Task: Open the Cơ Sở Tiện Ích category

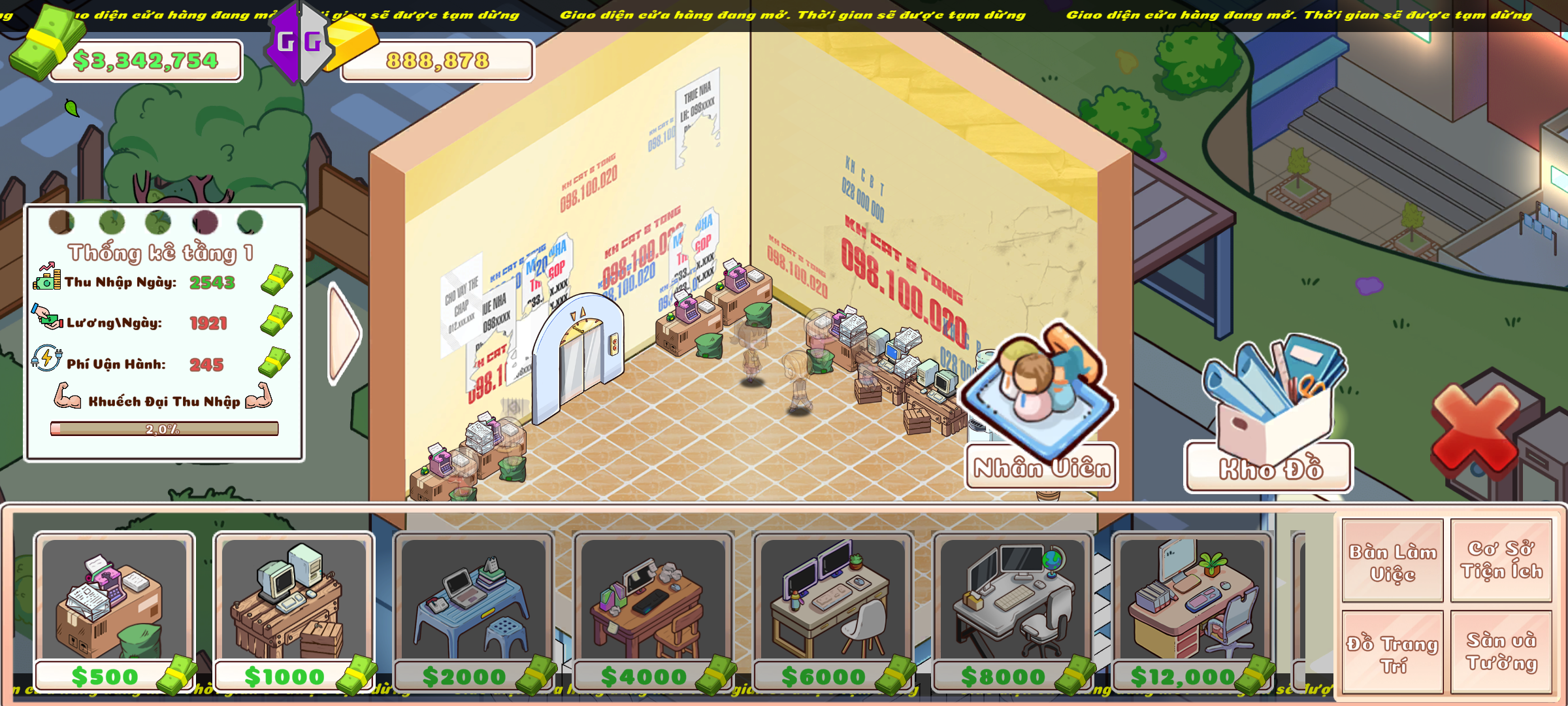Action: click(1501, 560)
